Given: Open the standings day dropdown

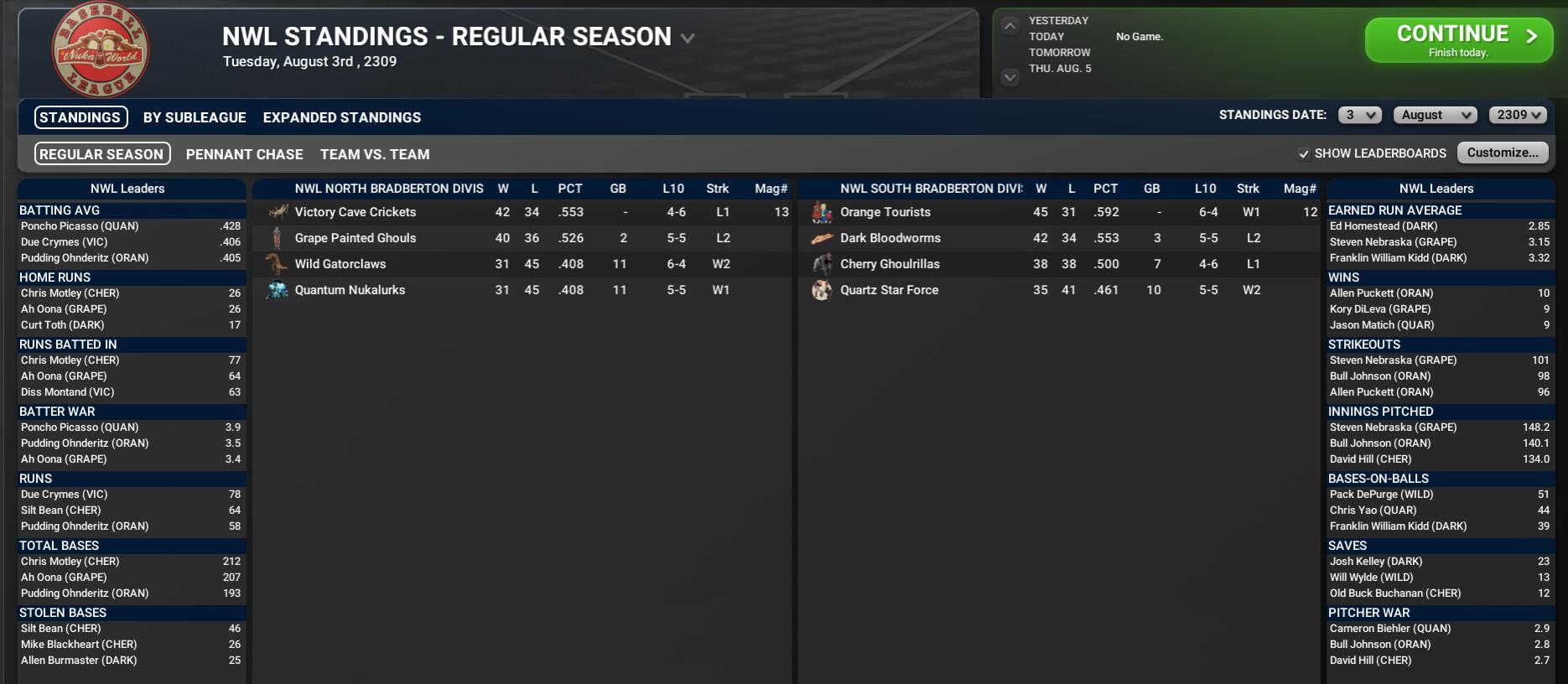Looking at the screenshot, I should (x=1359, y=116).
